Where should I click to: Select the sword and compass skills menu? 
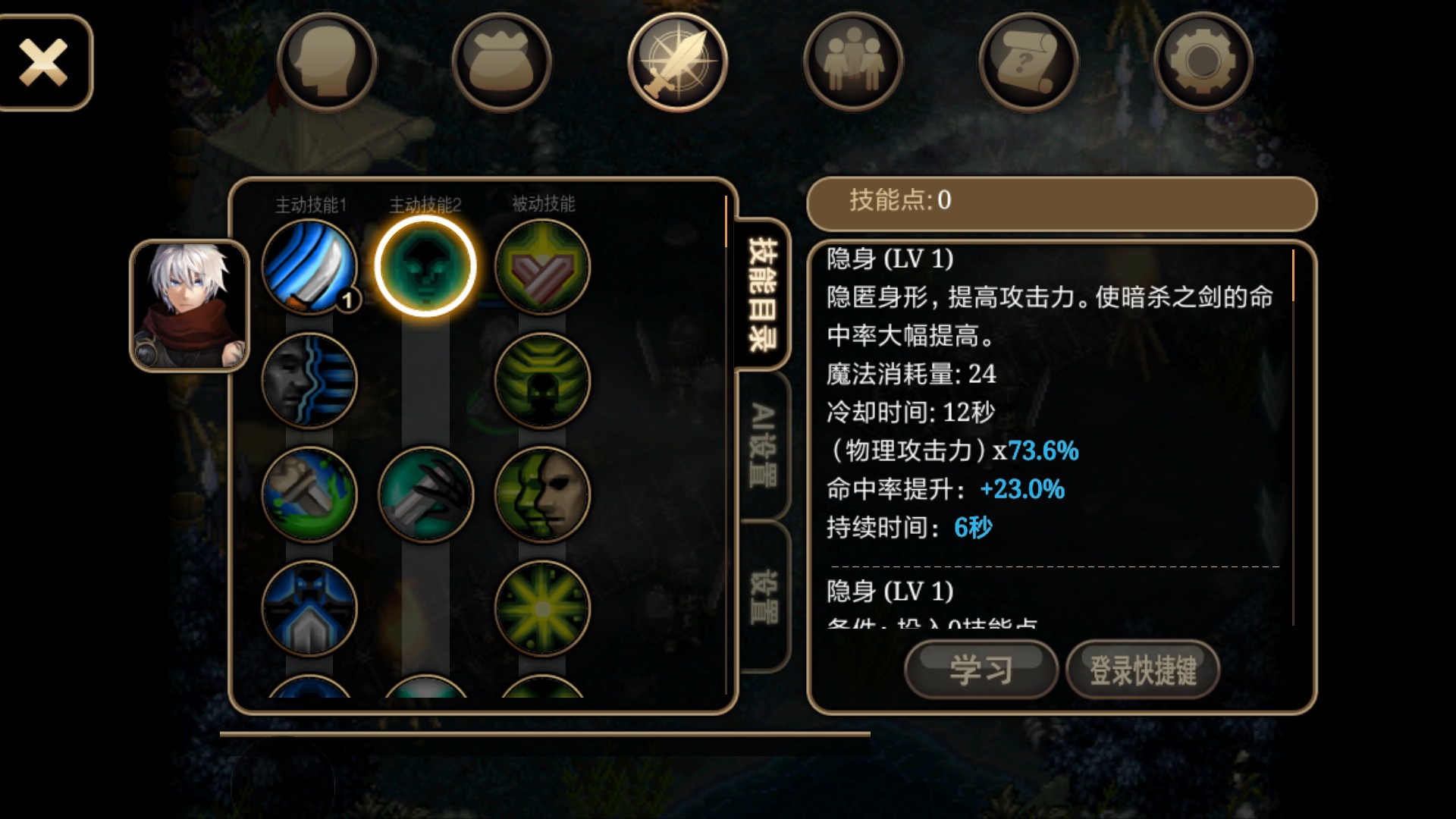pos(677,62)
